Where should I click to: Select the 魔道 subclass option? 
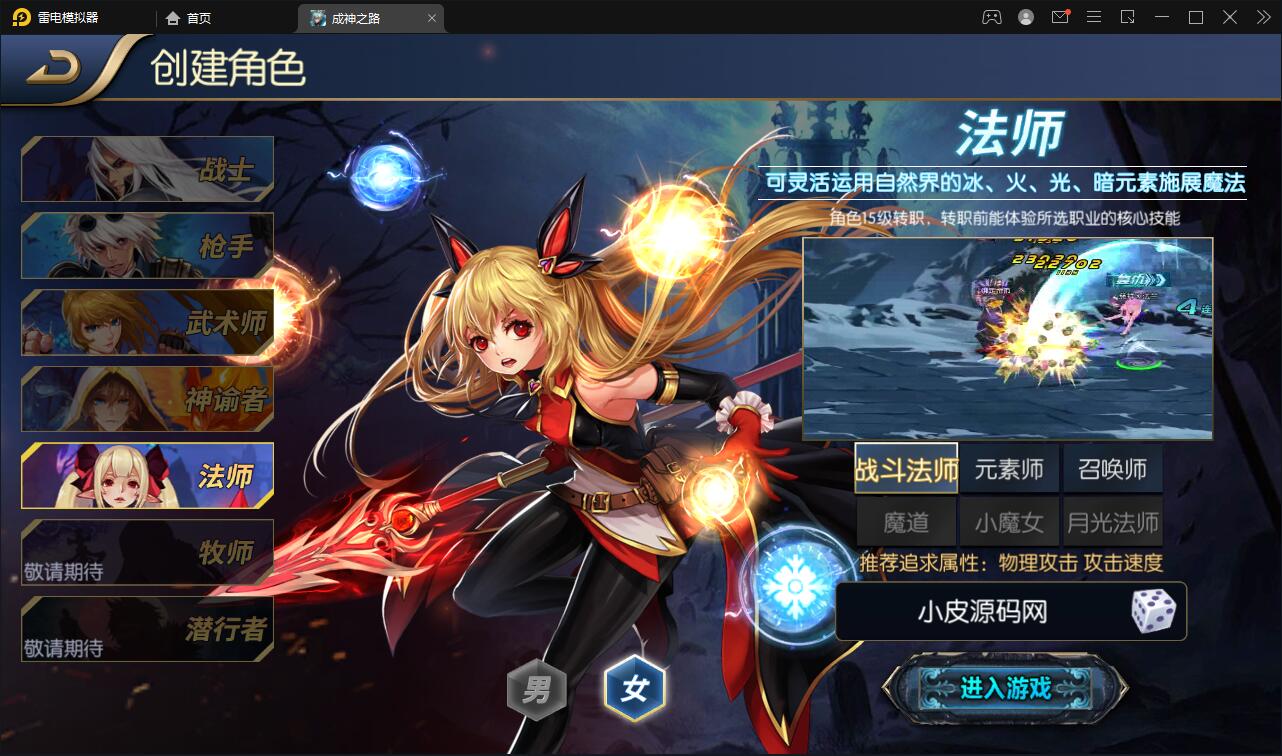906,520
